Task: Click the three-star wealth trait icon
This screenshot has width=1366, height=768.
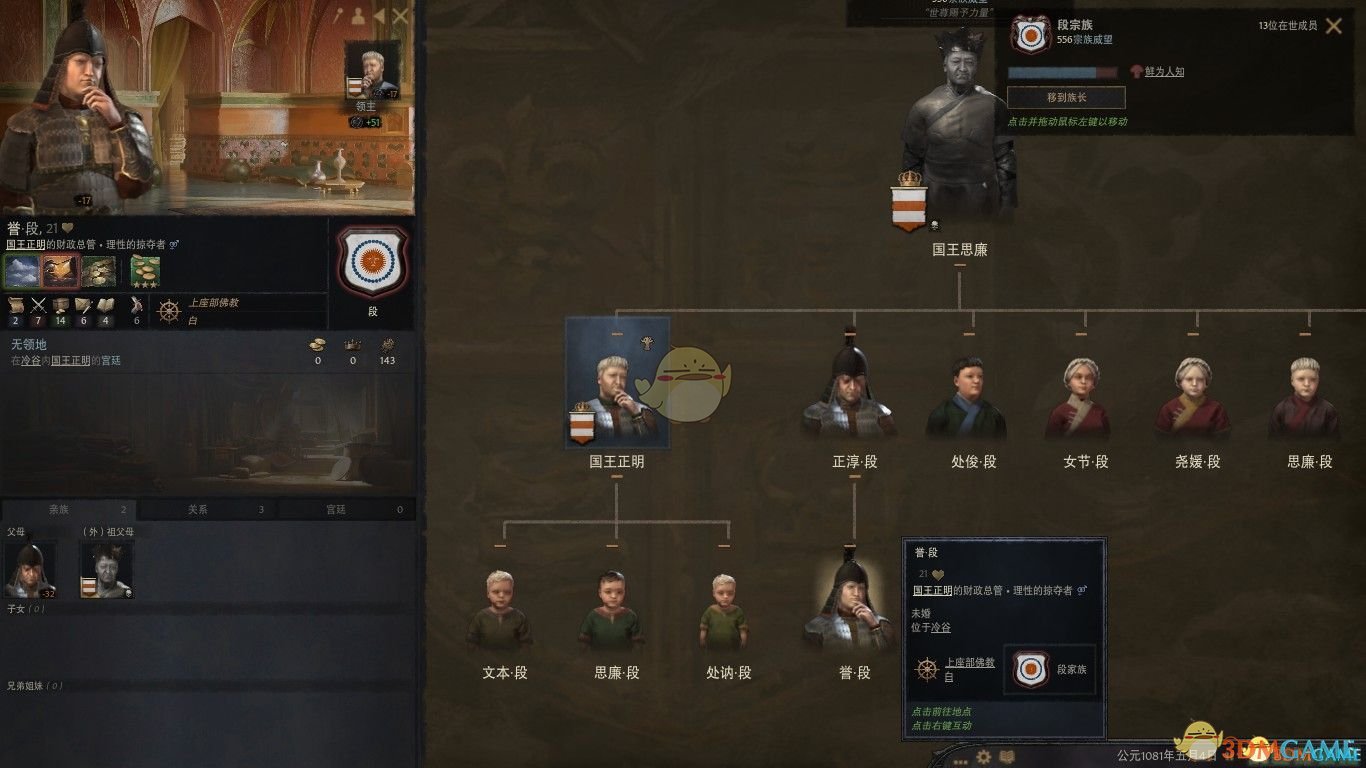Action: [144, 269]
